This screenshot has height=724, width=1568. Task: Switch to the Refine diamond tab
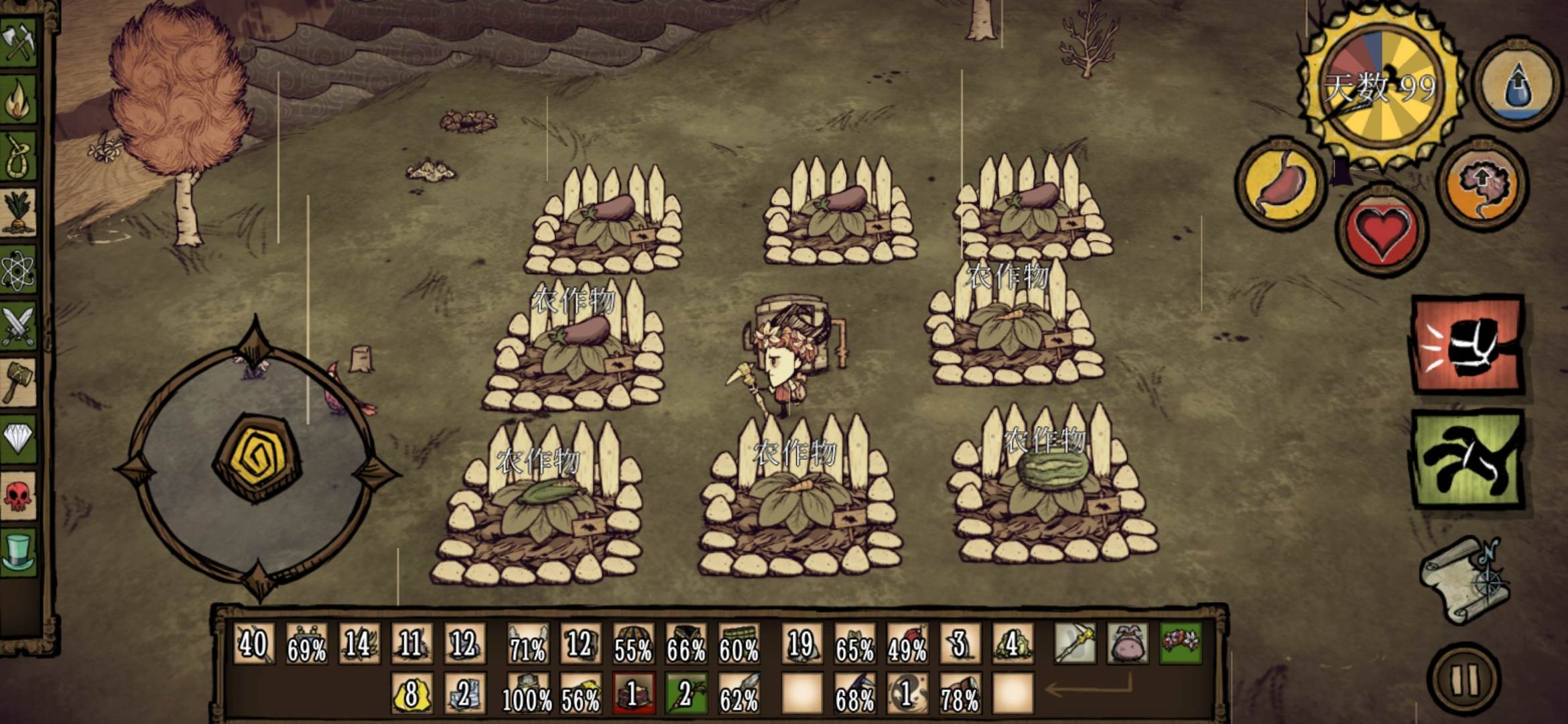click(x=18, y=440)
